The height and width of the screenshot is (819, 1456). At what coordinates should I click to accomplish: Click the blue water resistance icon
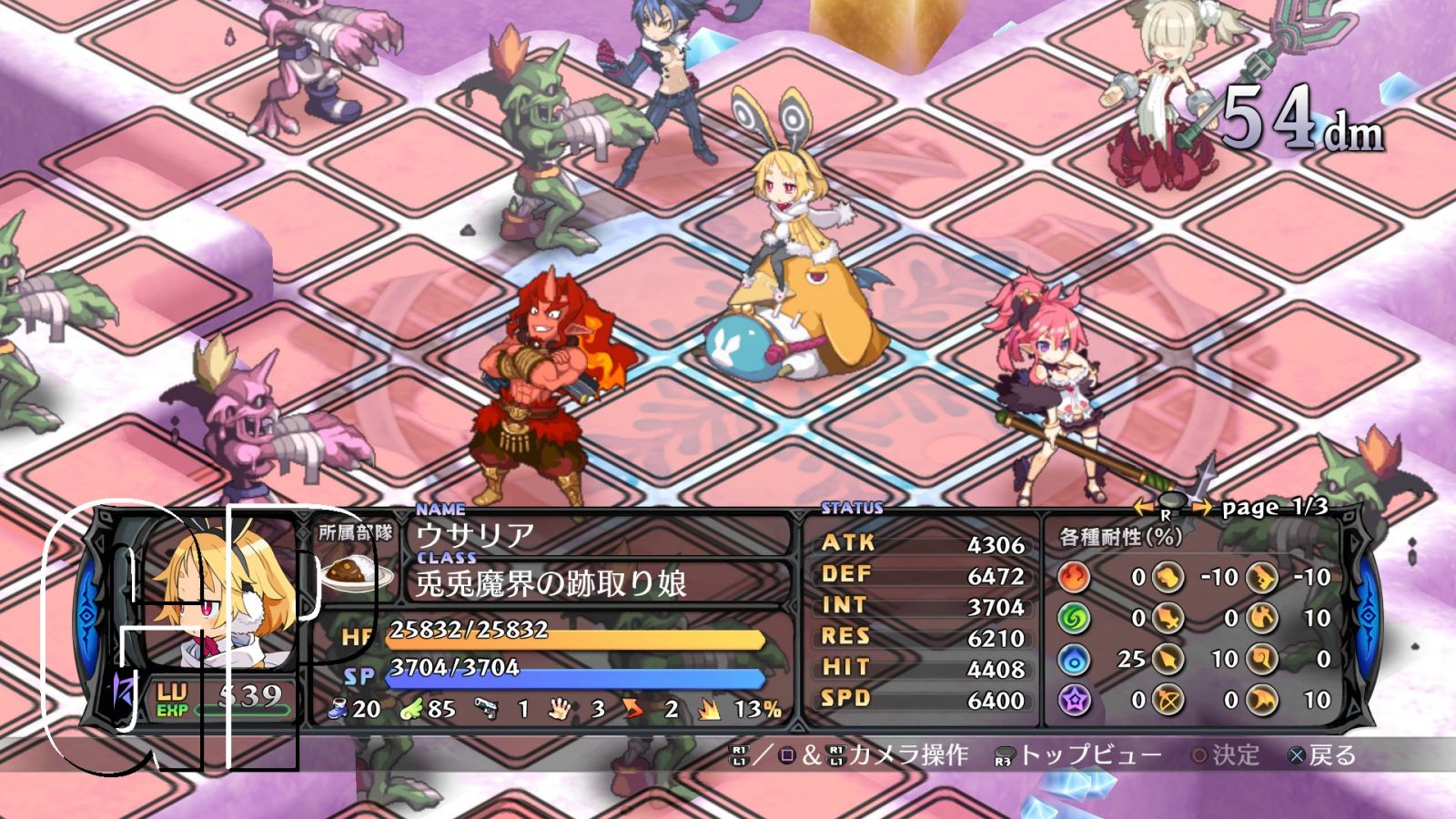[x=1075, y=659]
